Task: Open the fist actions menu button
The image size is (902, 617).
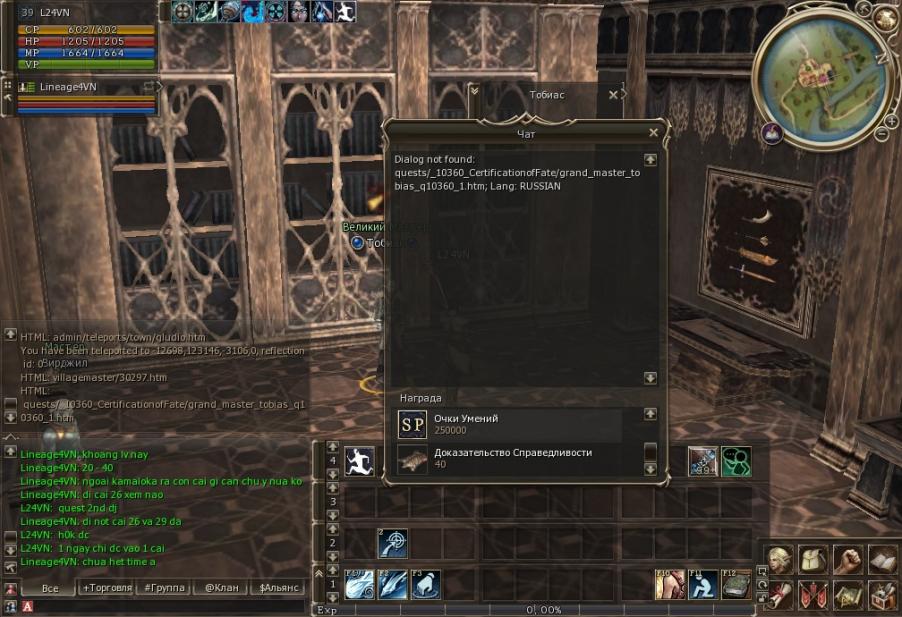Action: coord(848,559)
